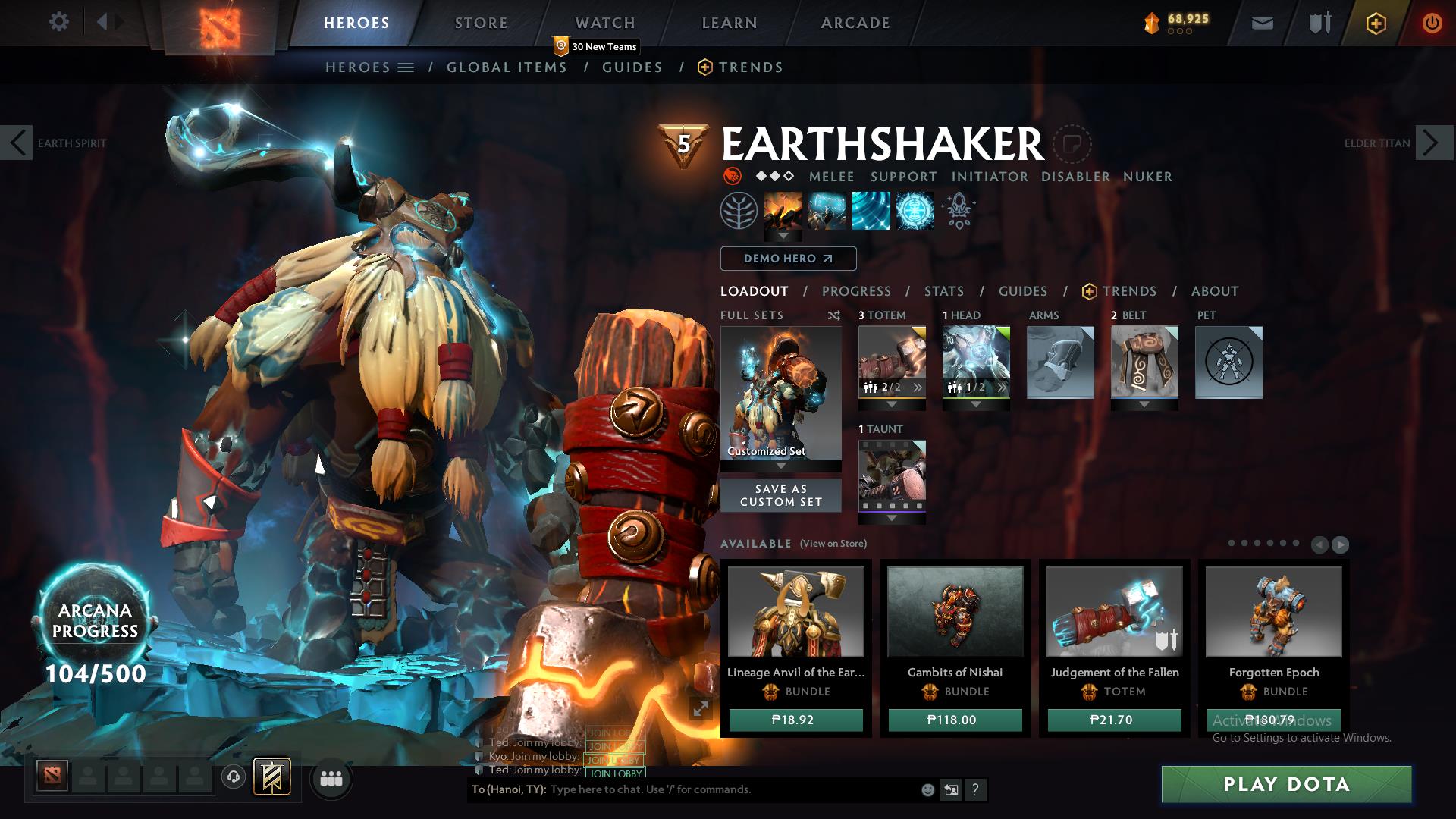Switch to the PROGRESS tab

click(x=857, y=291)
